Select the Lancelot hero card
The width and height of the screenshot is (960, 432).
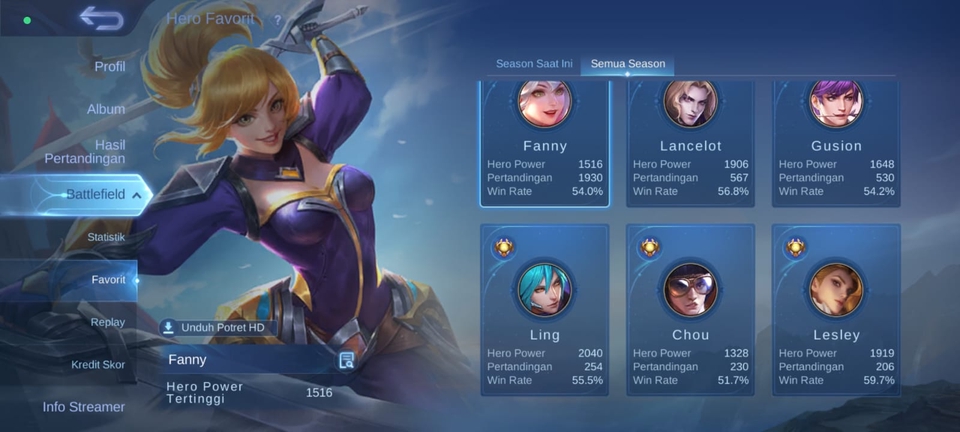[690, 143]
